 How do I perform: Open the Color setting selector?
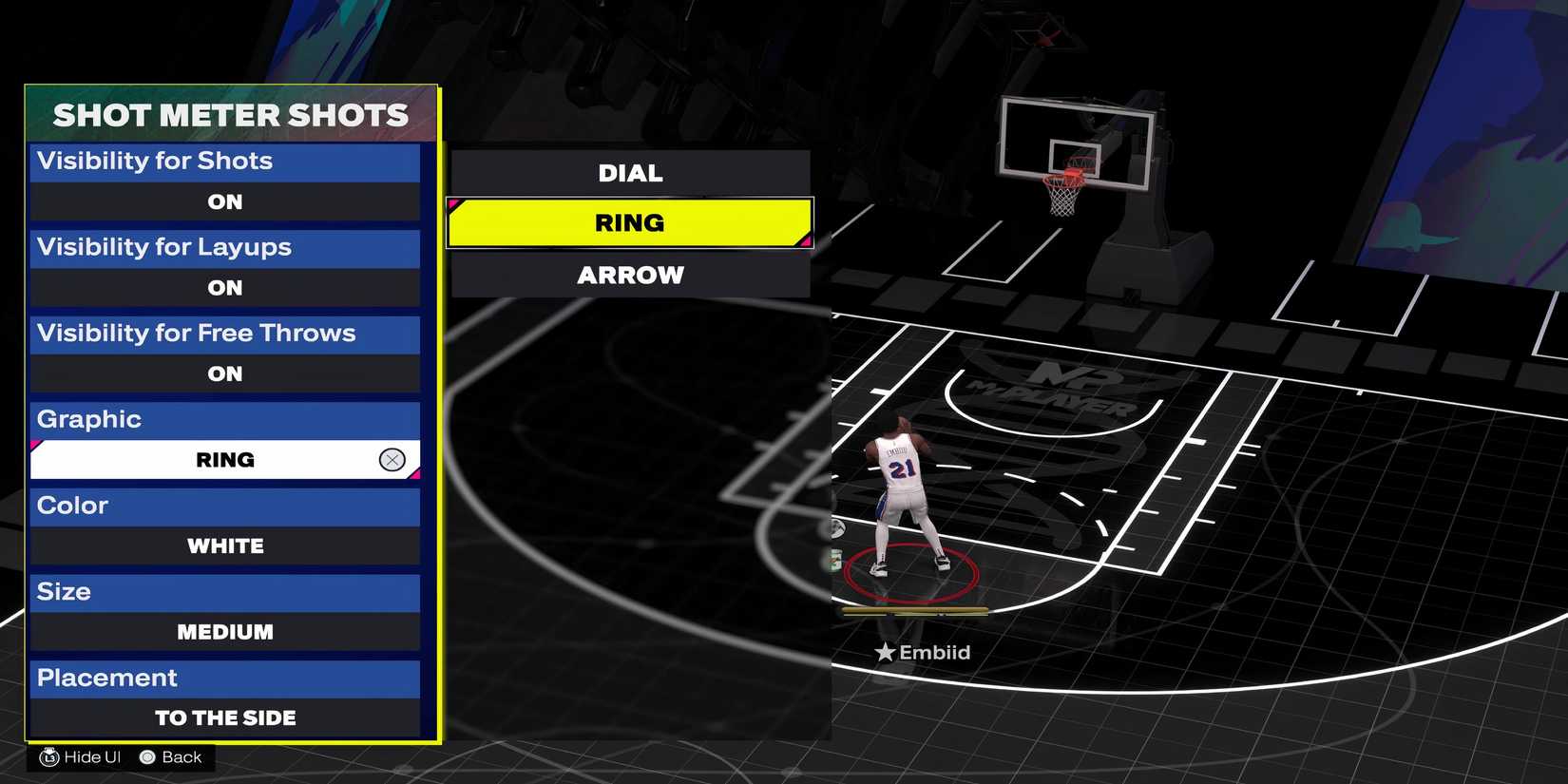(x=224, y=545)
